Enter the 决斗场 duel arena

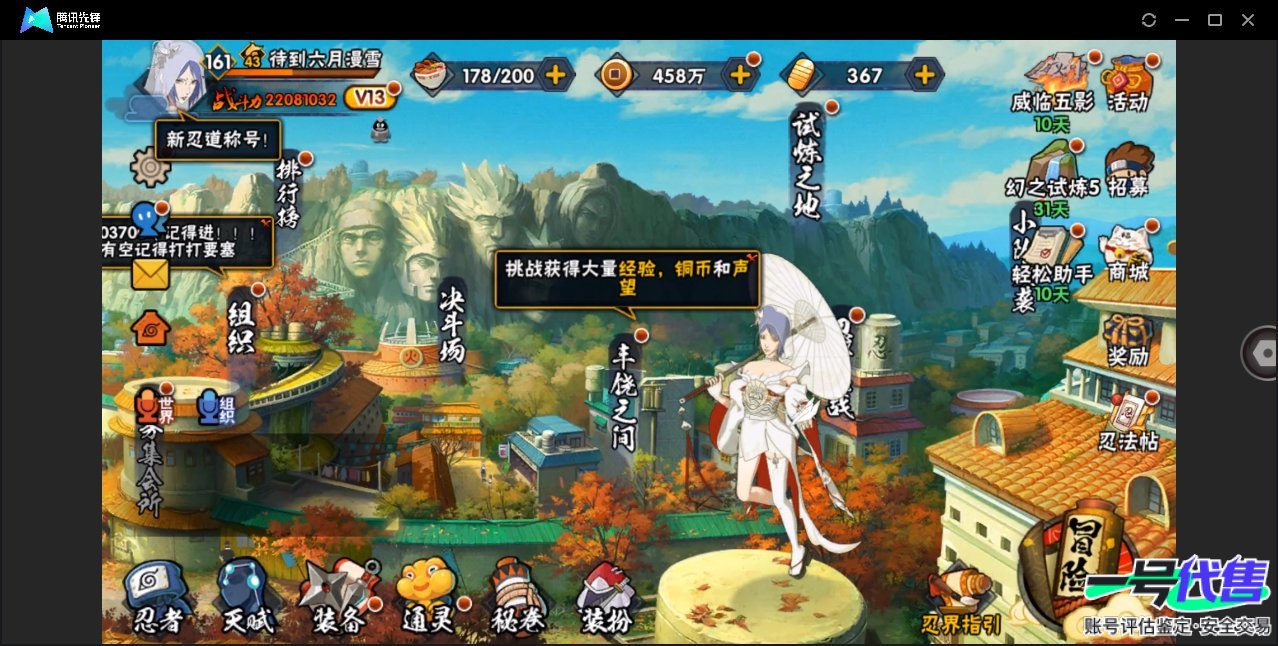(452, 320)
